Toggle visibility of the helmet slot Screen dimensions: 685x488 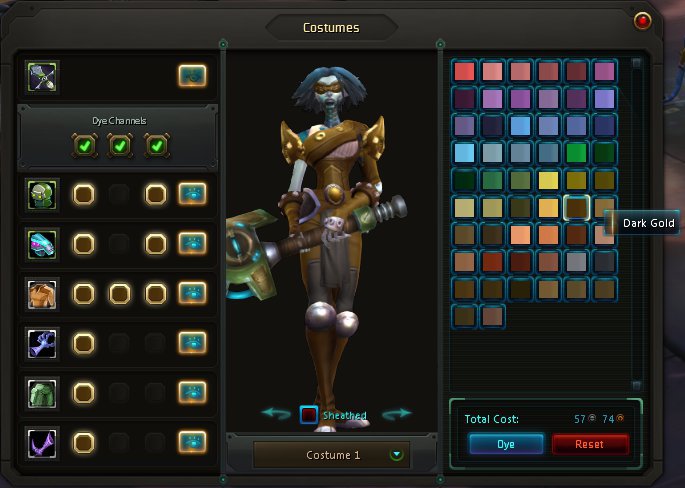point(192,193)
